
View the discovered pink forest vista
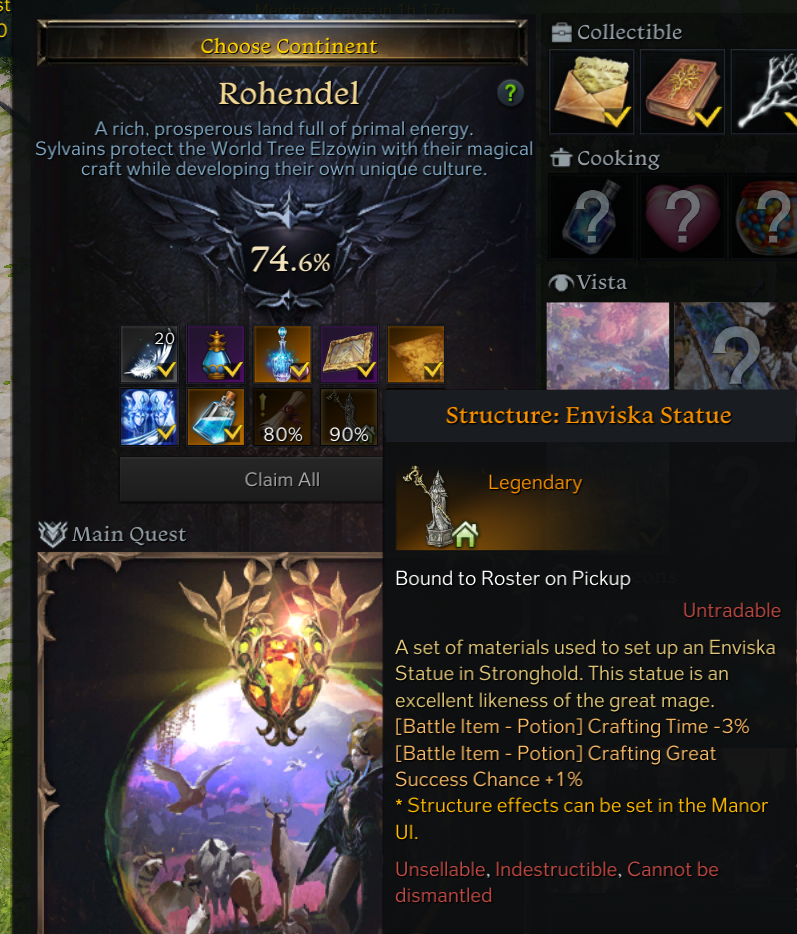point(608,346)
